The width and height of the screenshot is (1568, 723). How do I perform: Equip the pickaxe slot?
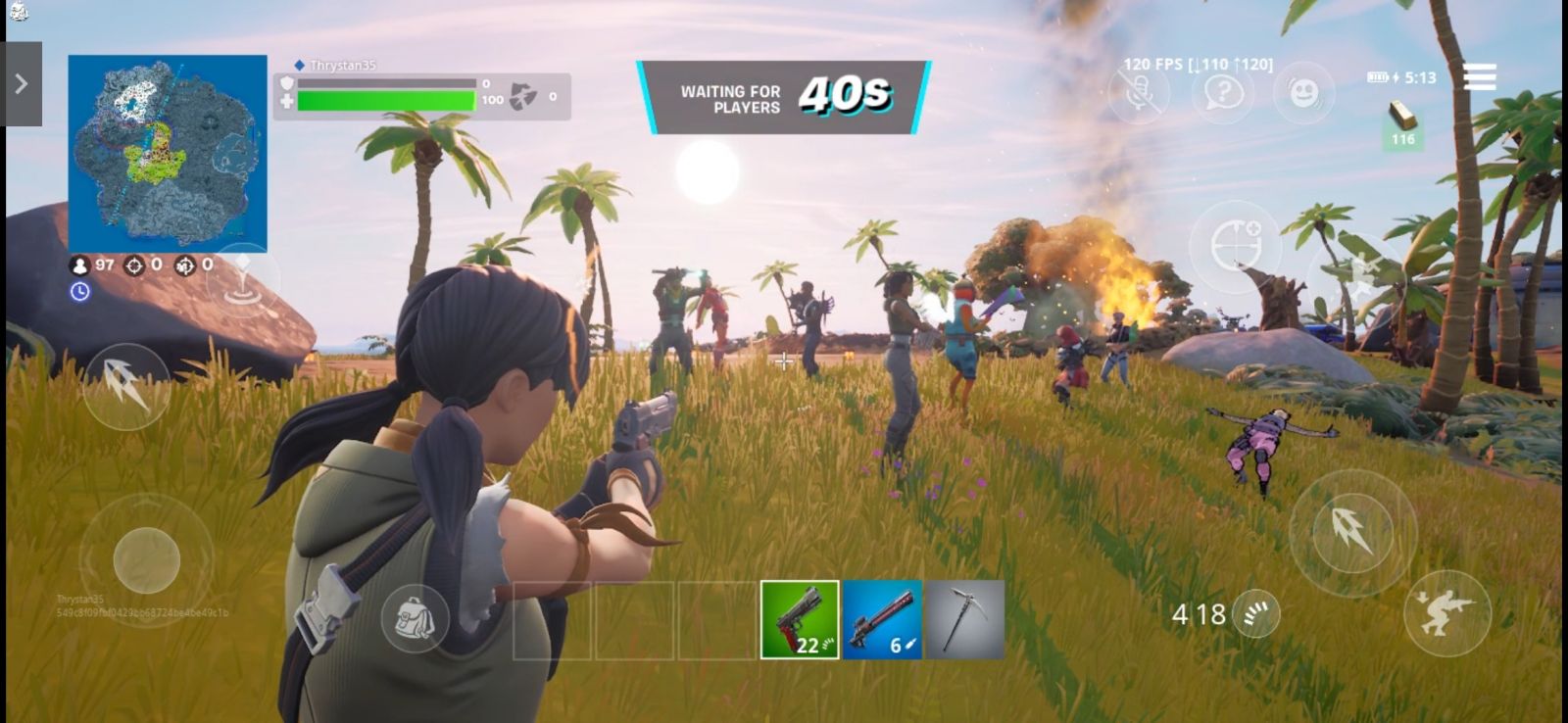[x=964, y=619]
